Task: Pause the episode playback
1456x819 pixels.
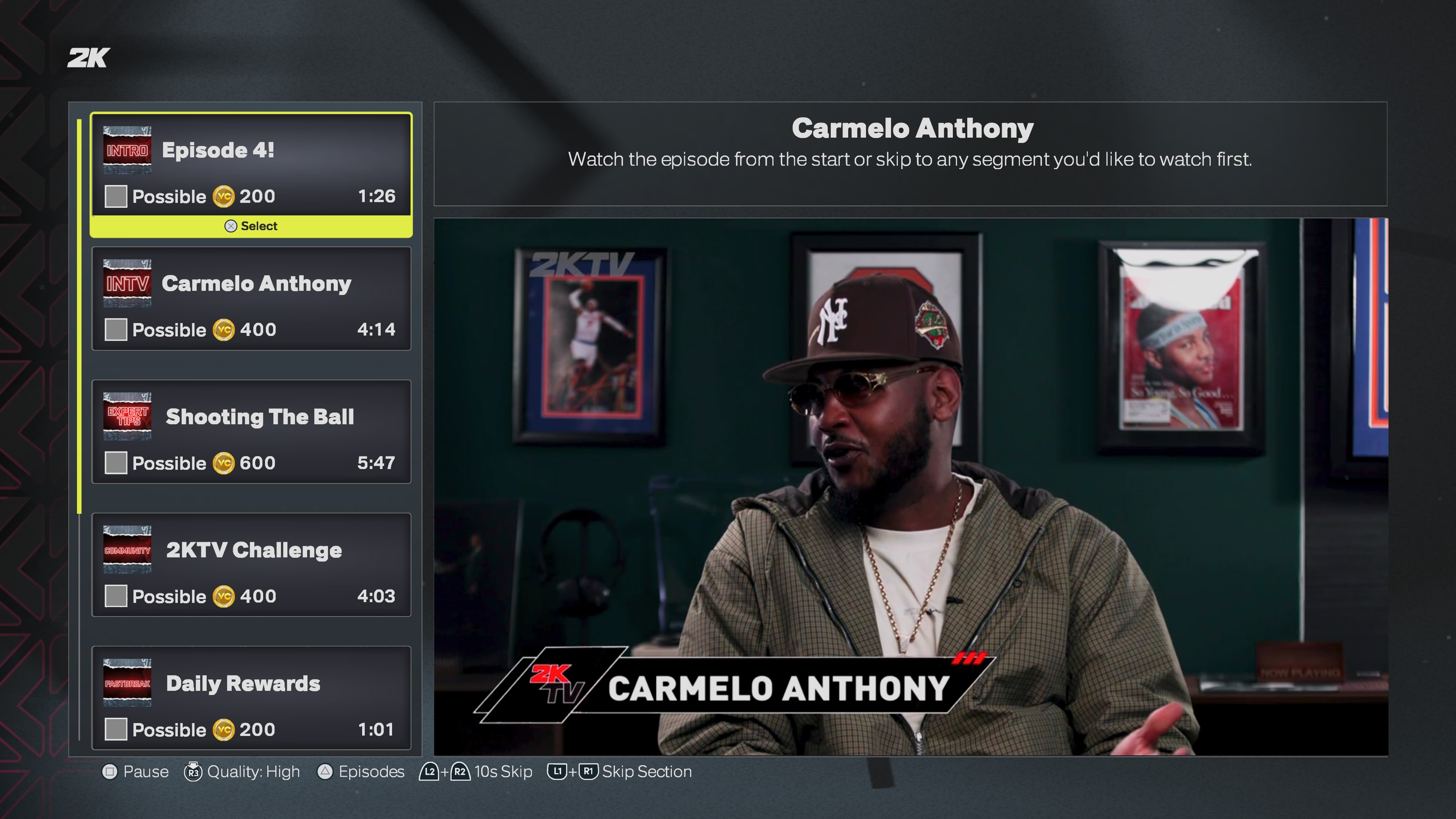Action: point(136,772)
